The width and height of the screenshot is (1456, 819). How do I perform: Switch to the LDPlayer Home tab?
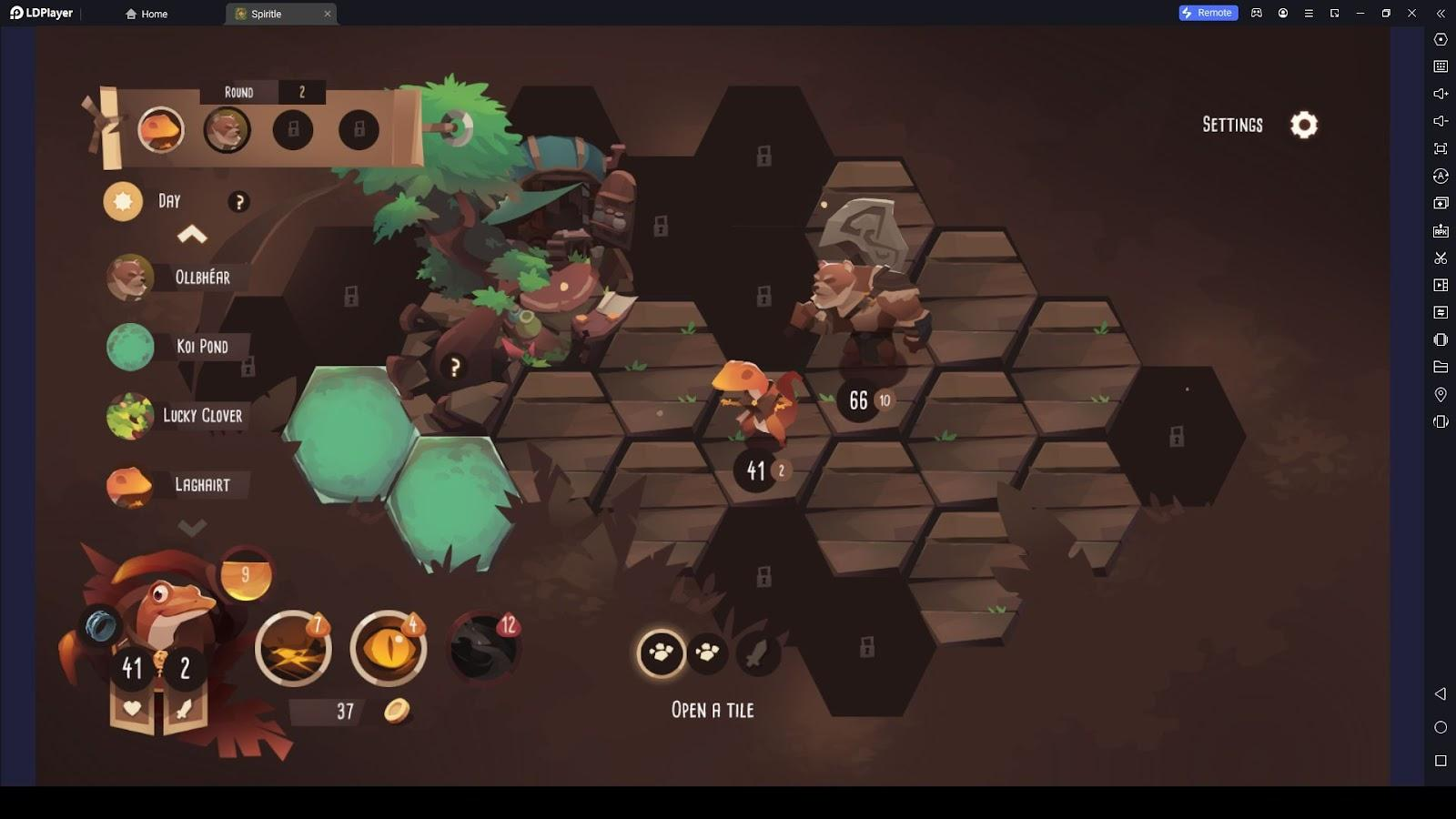[x=147, y=14]
